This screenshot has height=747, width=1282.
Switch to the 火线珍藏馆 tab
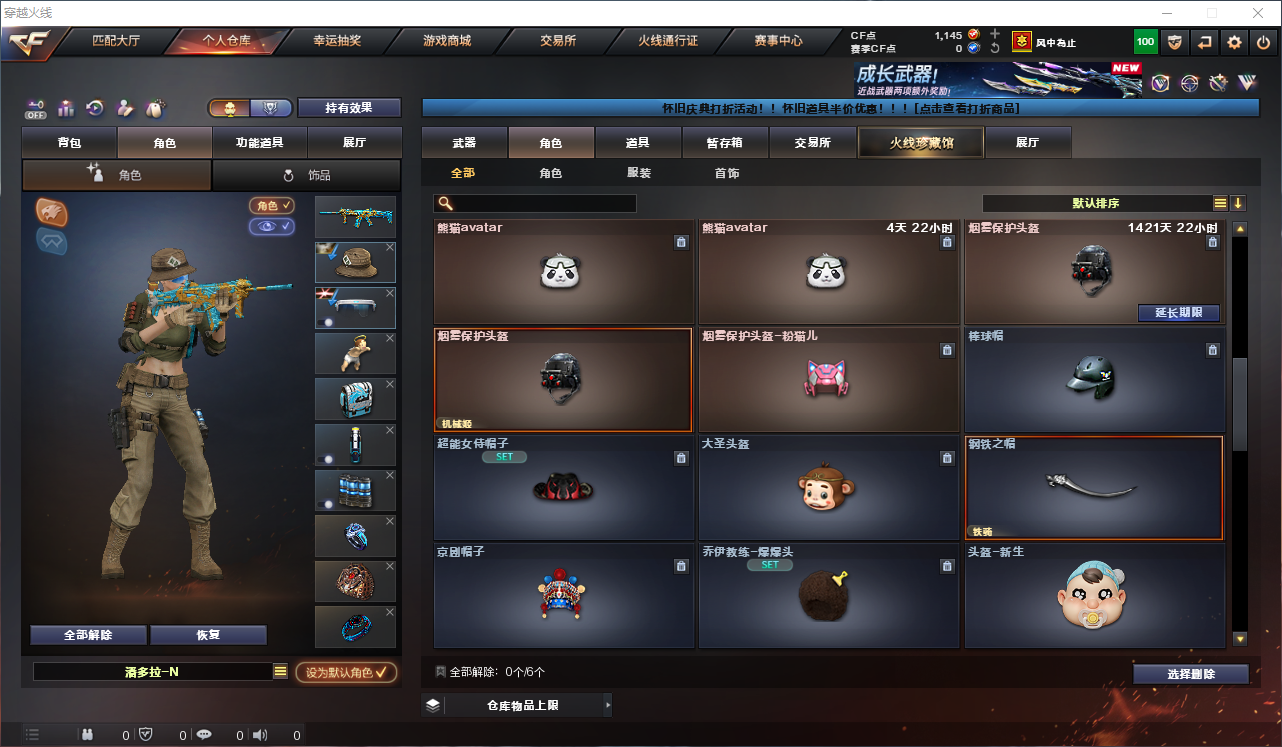[919, 142]
